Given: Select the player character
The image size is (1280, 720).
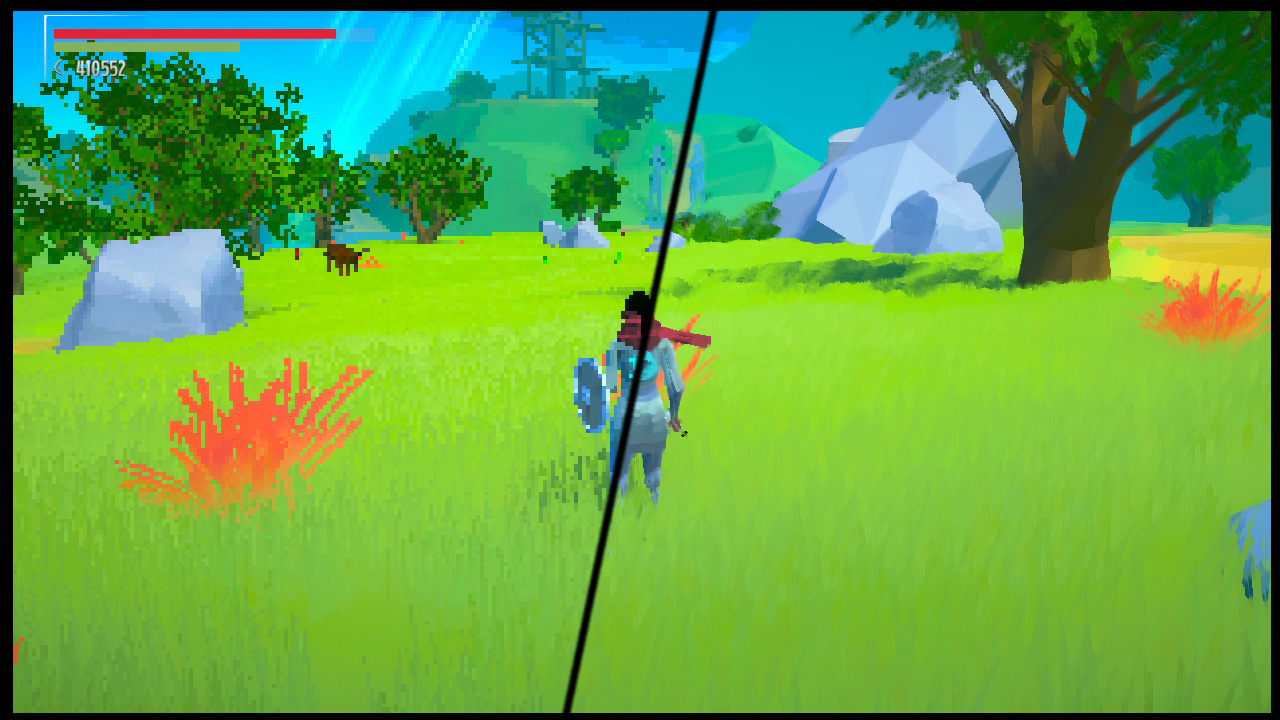Looking at the screenshot, I should [645, 400].
